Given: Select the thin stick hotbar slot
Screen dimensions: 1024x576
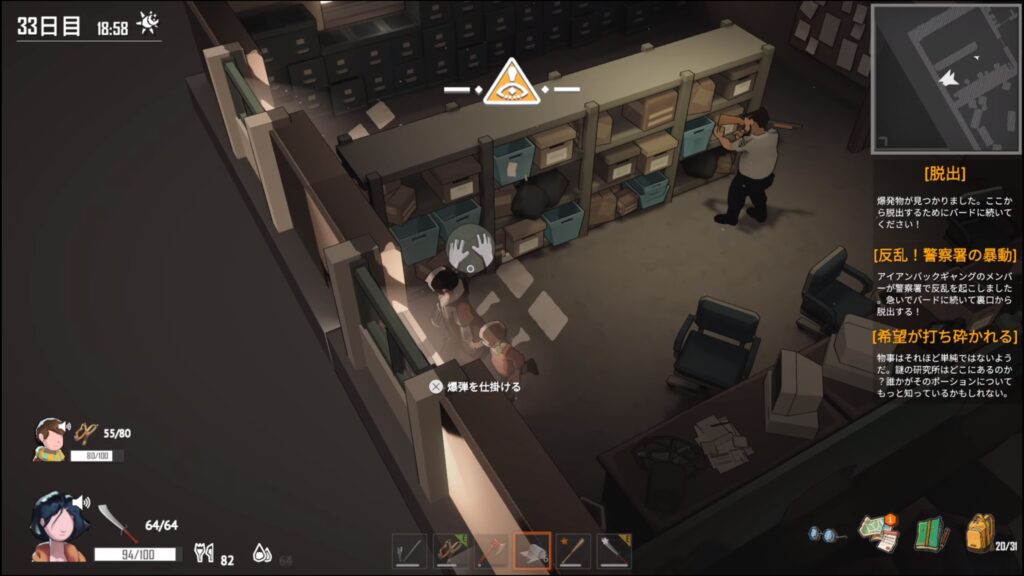Looking at the screenshot, I should (x=410, y=551).
